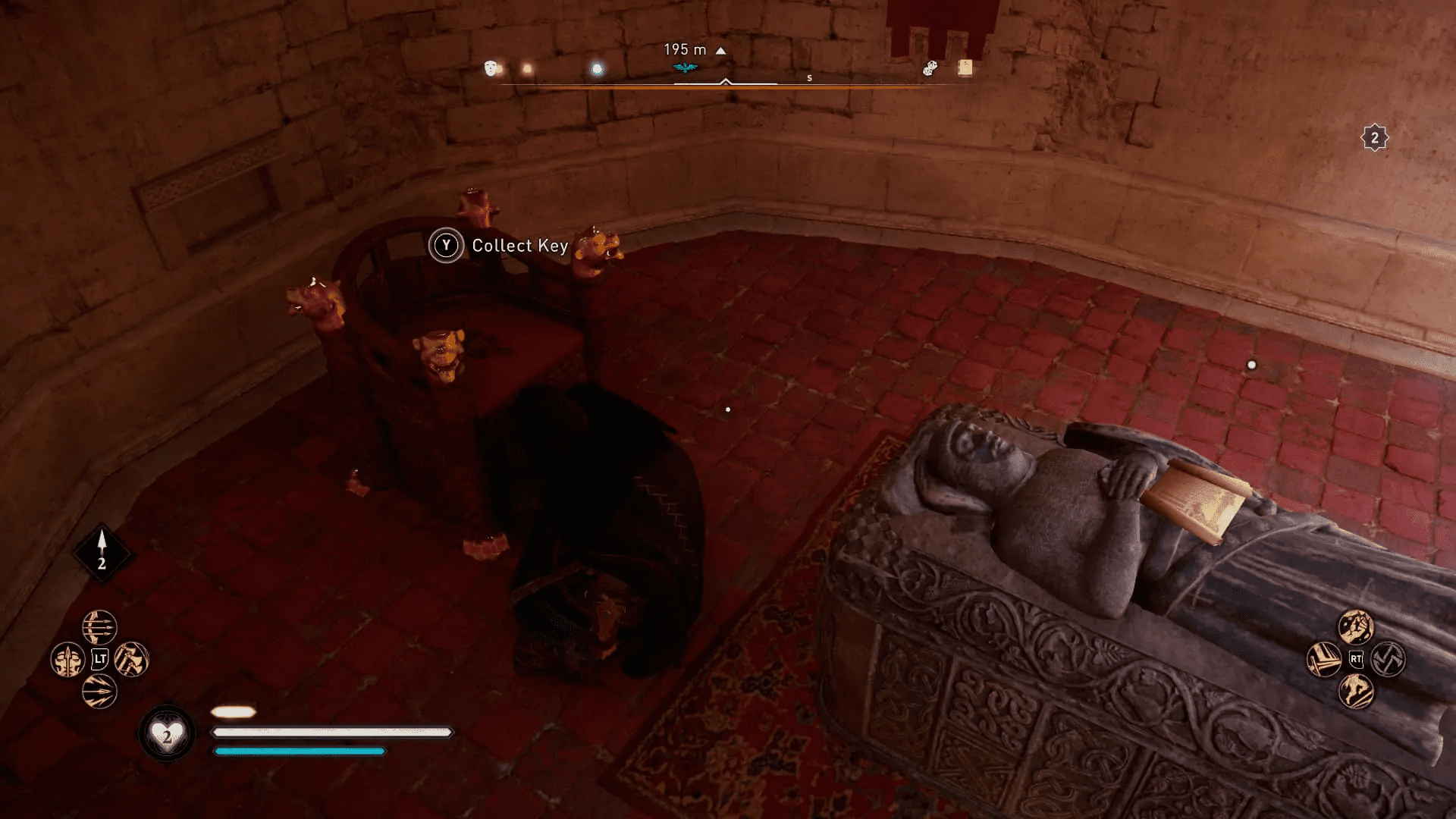1456x819 pixels.
Task: Select the dual axes melee ability icon
Action: (x=132, y=658)
